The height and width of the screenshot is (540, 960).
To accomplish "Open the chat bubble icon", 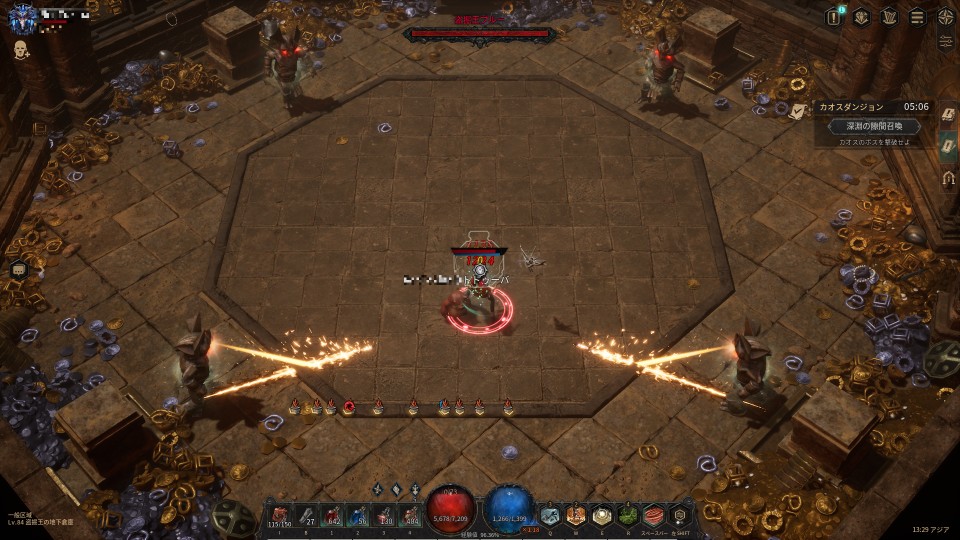I will (18, 269).
